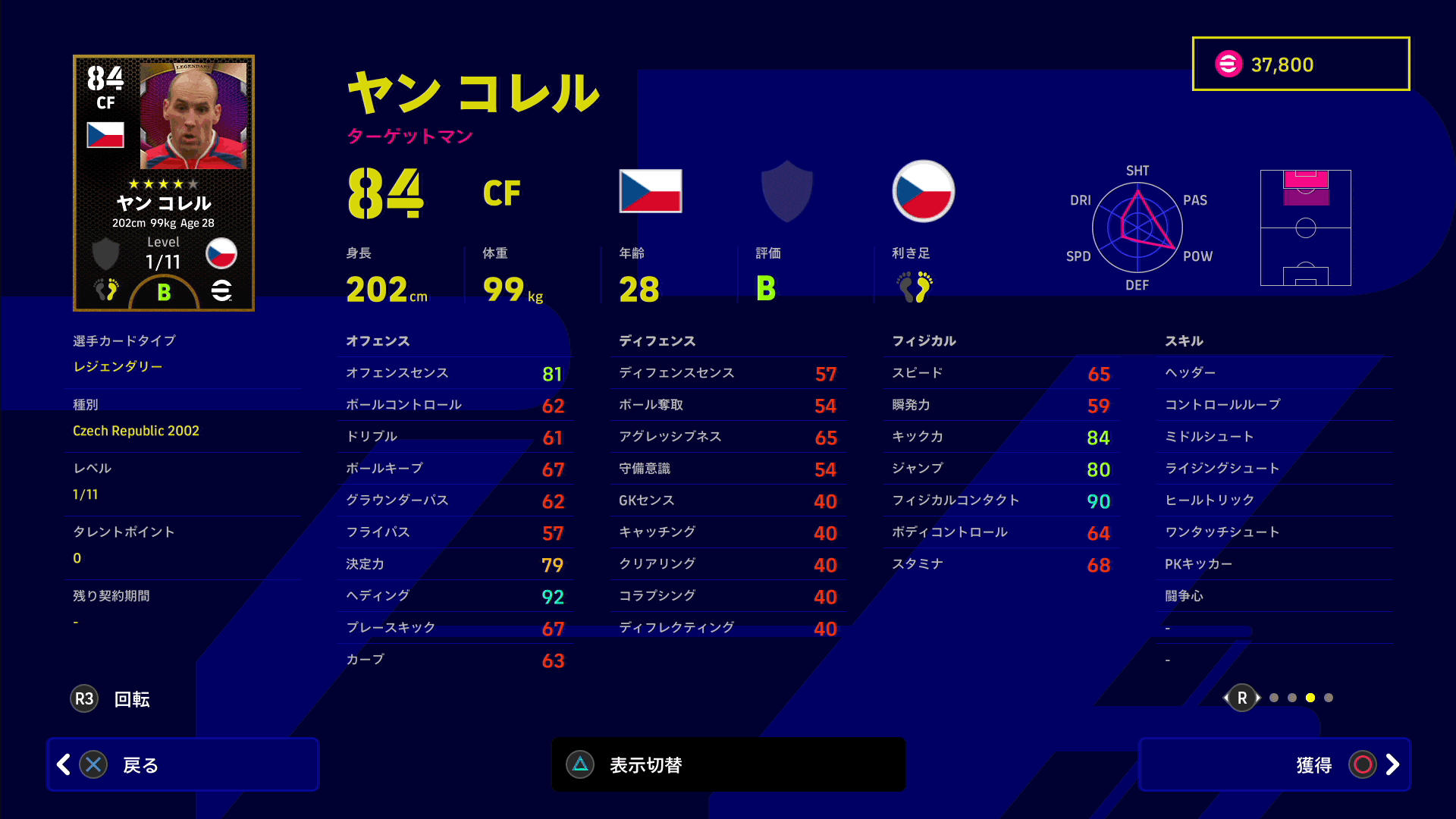Switch display with 表示切替 button
This screenshot has width=1456, height=819.
[x=728, y=764]
